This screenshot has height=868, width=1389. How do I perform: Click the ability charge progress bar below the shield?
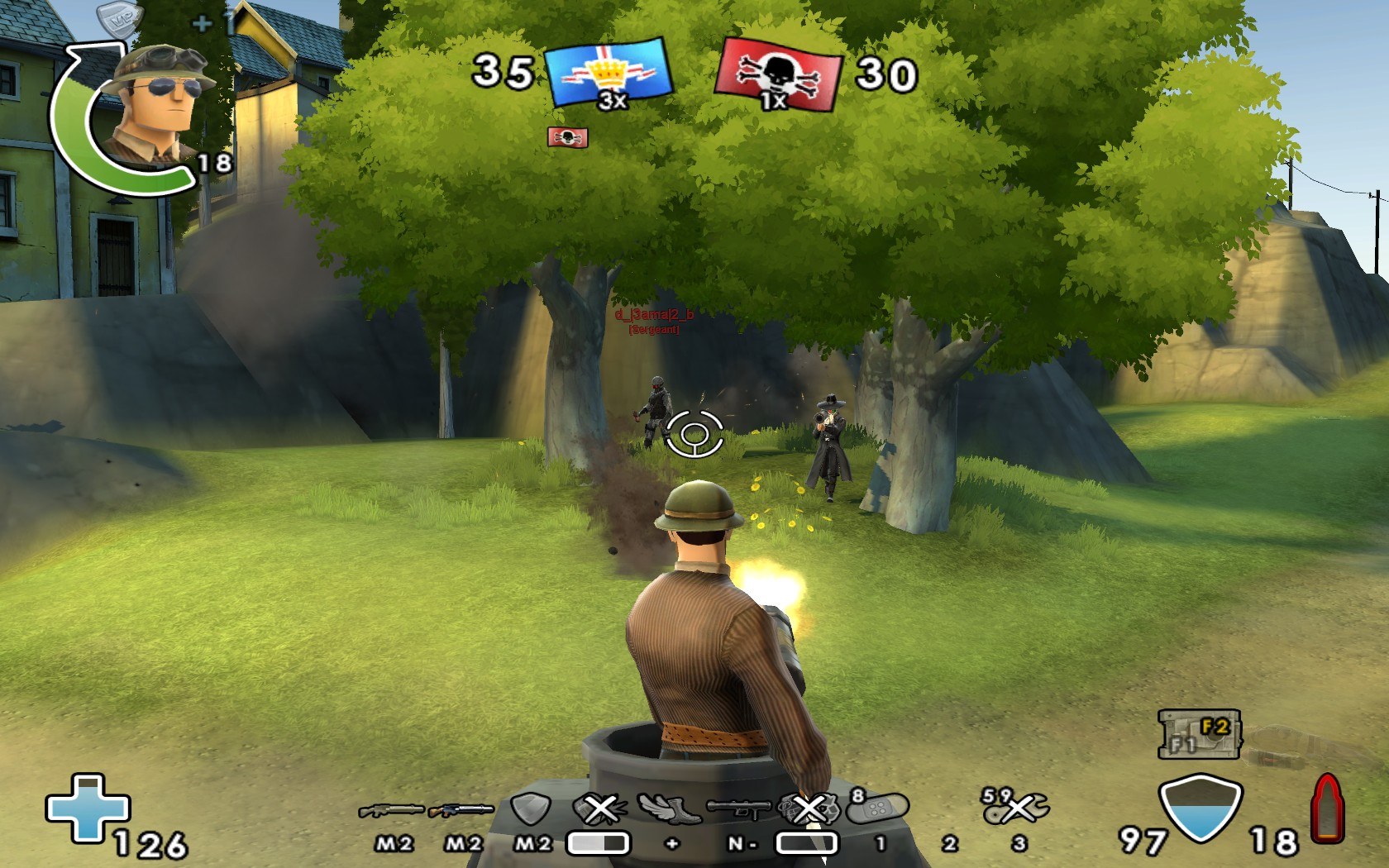coord(599,842)
